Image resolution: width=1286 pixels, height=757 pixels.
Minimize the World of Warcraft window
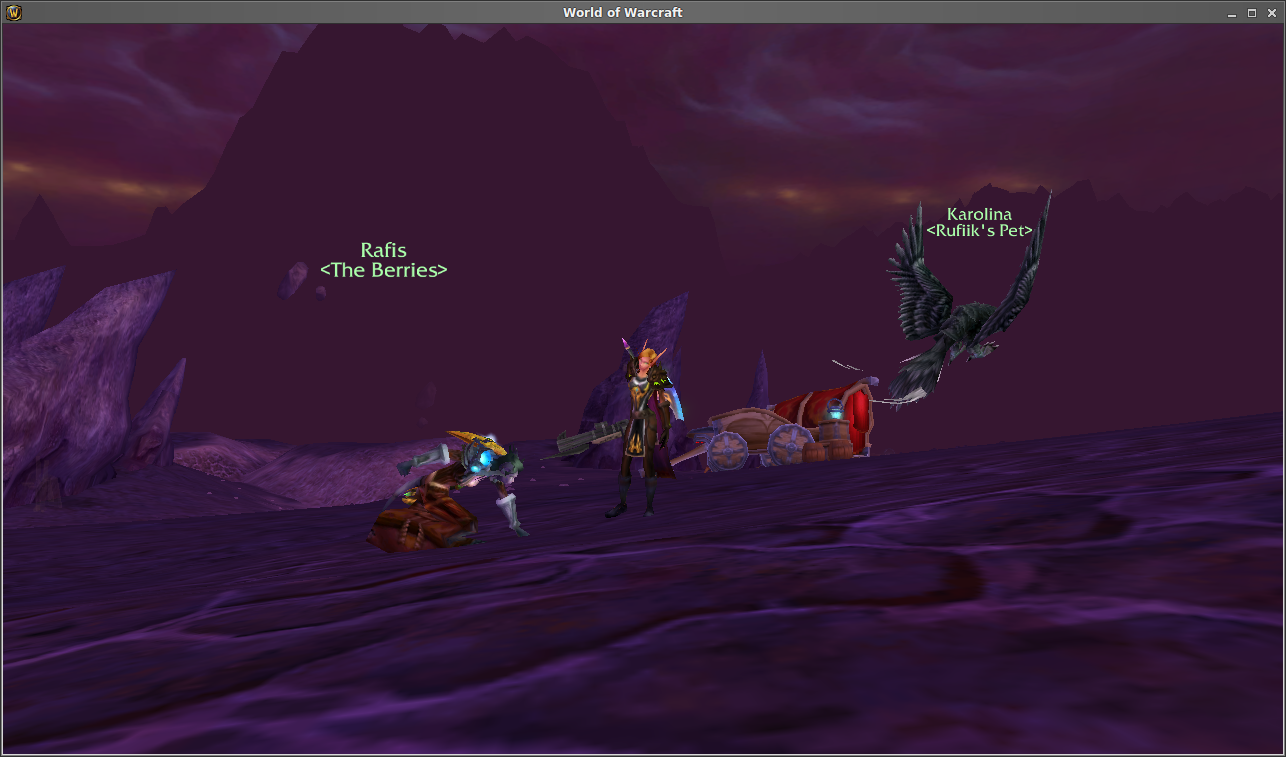tap(1234, 13)
